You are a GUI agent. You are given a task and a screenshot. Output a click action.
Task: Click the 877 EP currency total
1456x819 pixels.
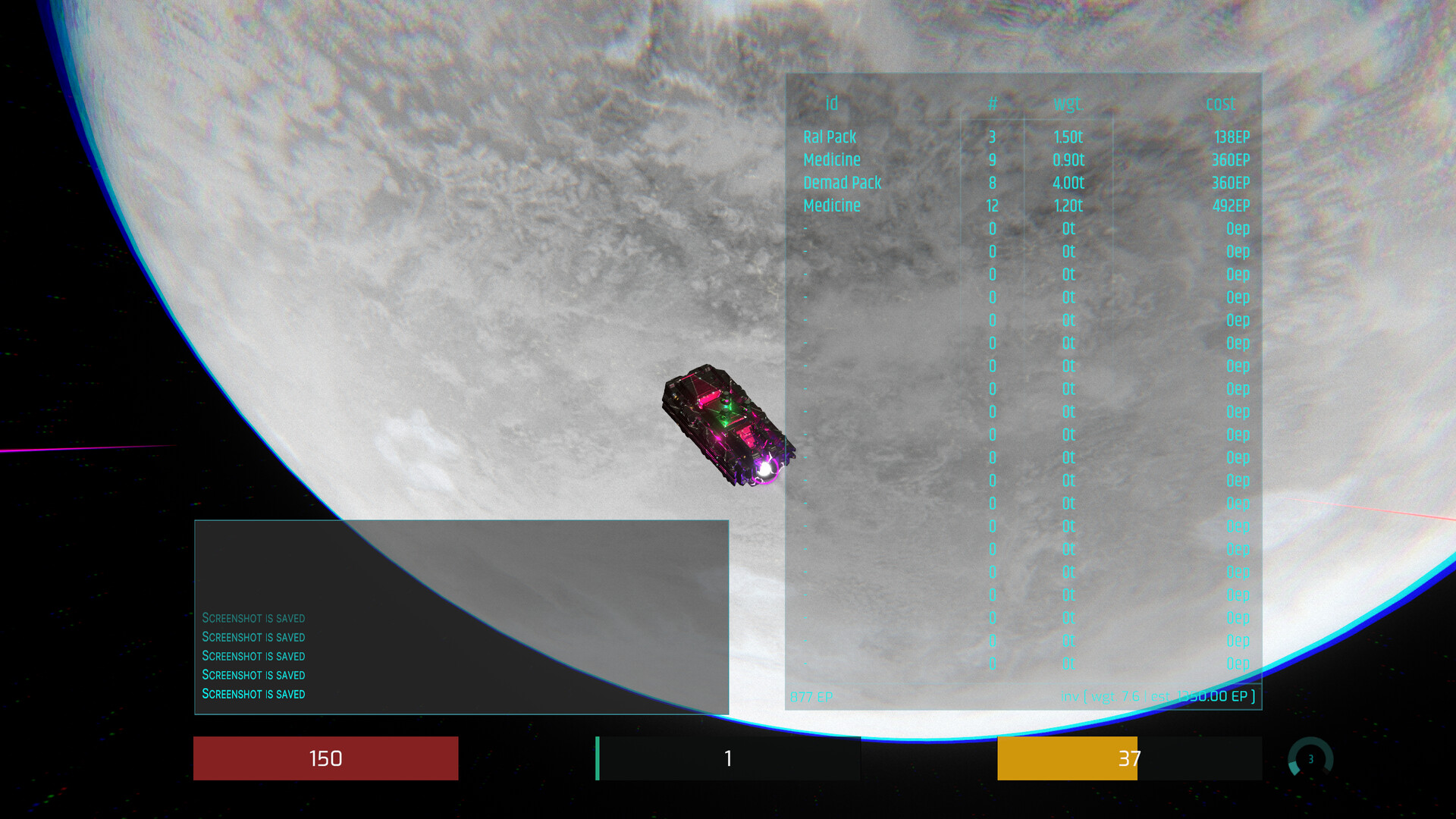[810, 696]
